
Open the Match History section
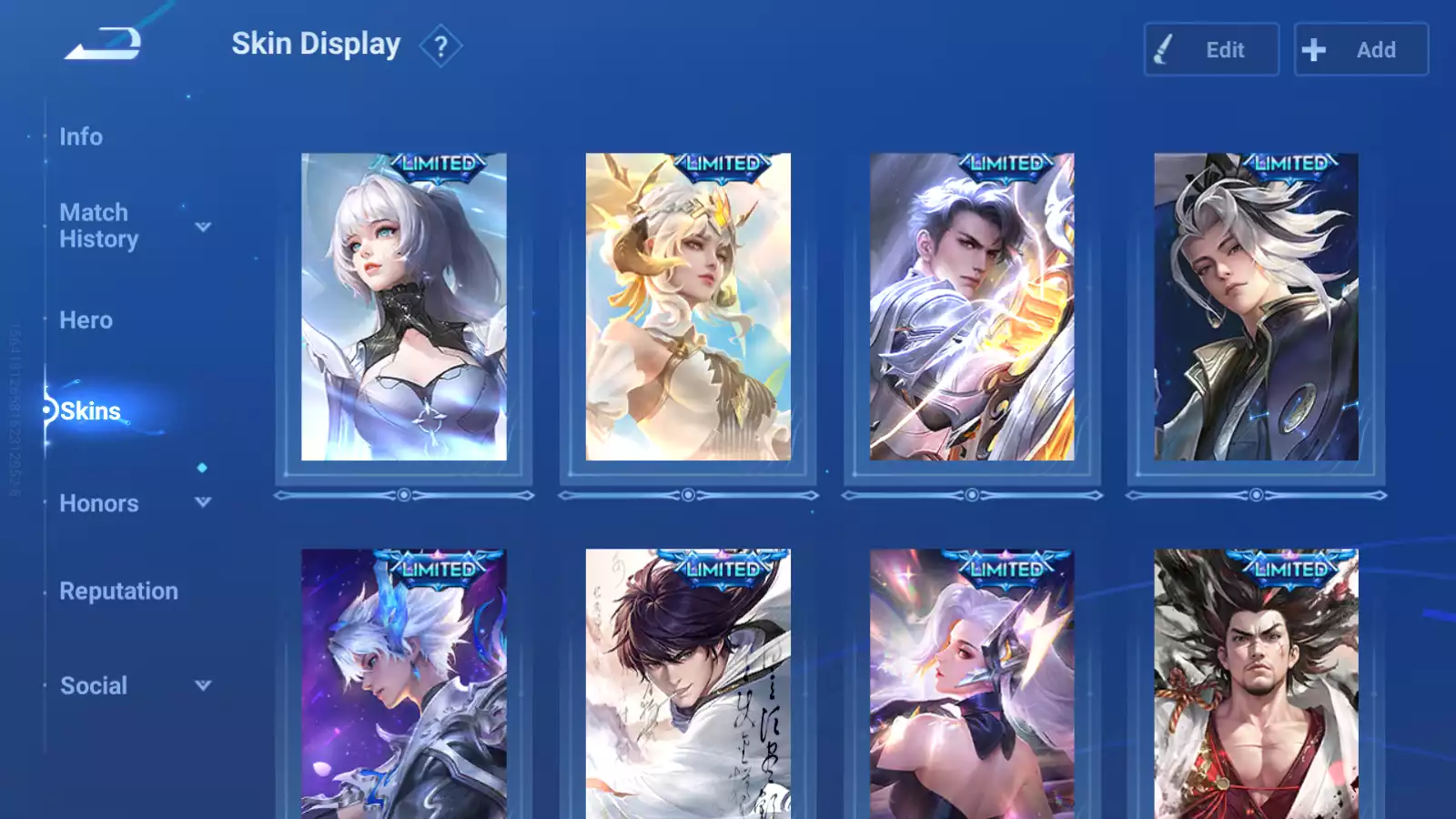point(98,226)
